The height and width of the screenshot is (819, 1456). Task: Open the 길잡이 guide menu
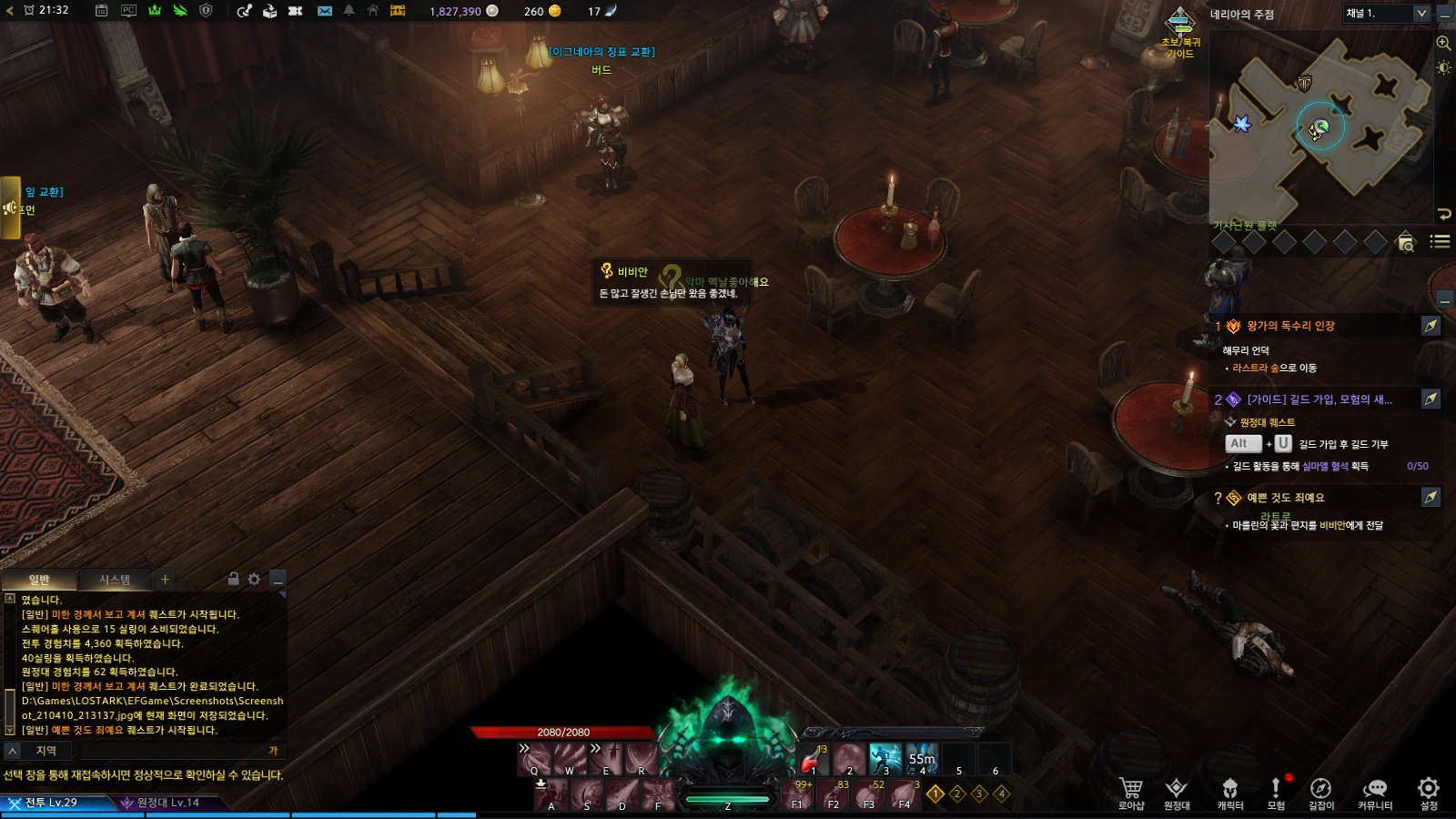click(x=1320, y=792)
